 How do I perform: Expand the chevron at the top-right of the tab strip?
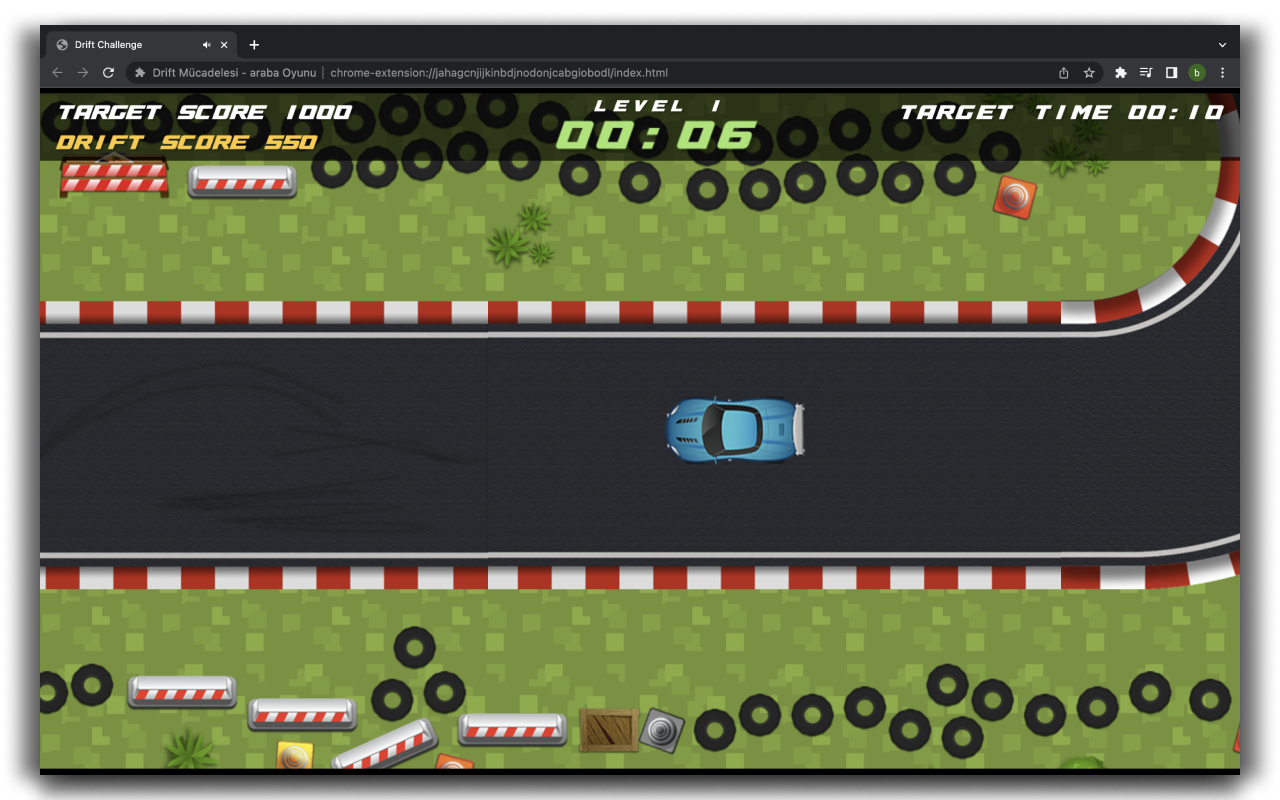[1222, 44]
